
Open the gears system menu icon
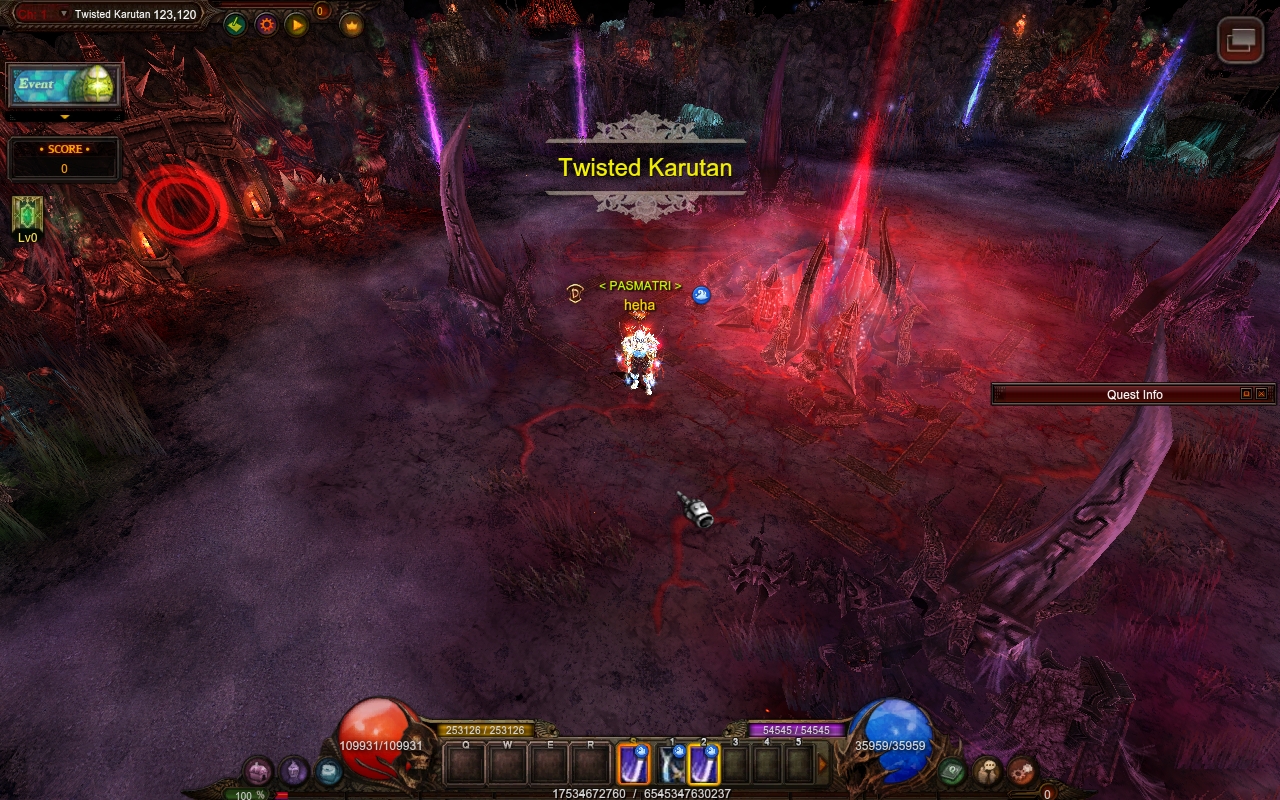pos(1022,771)
